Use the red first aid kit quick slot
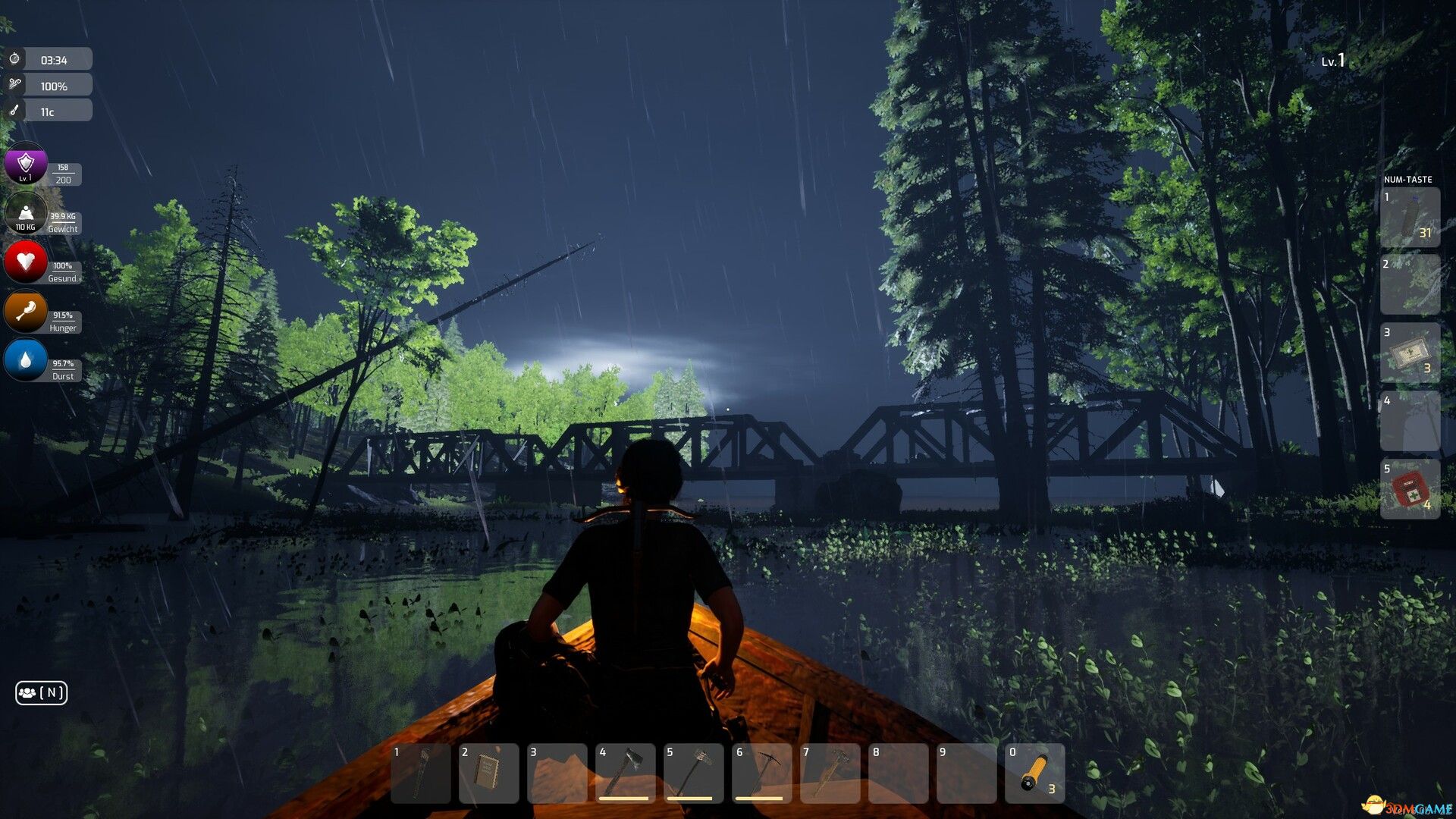The height and width of the screenshot is (819, 1456). point(1410,489)
